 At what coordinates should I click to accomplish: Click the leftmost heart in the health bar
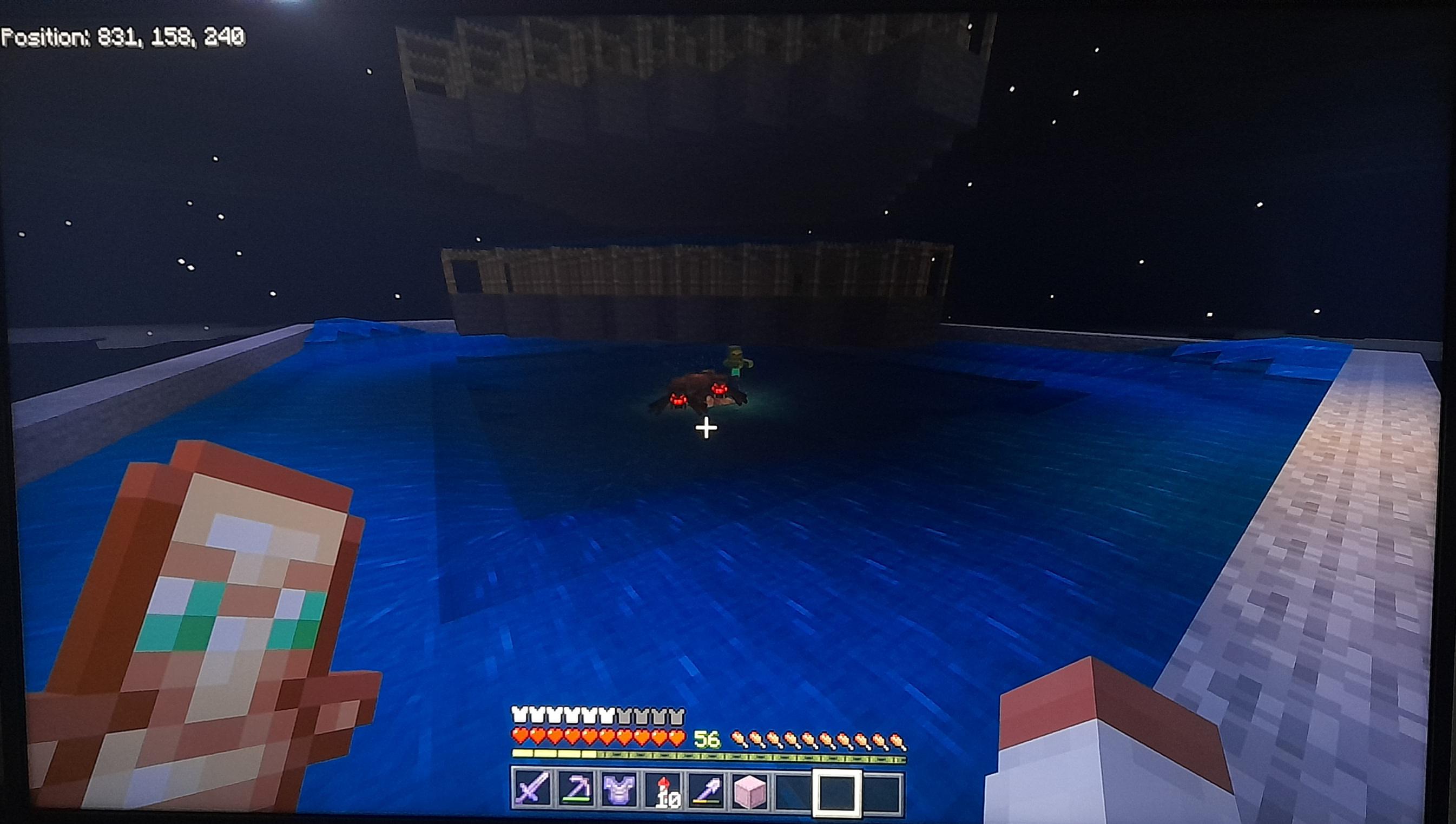(x=520, y=737)
